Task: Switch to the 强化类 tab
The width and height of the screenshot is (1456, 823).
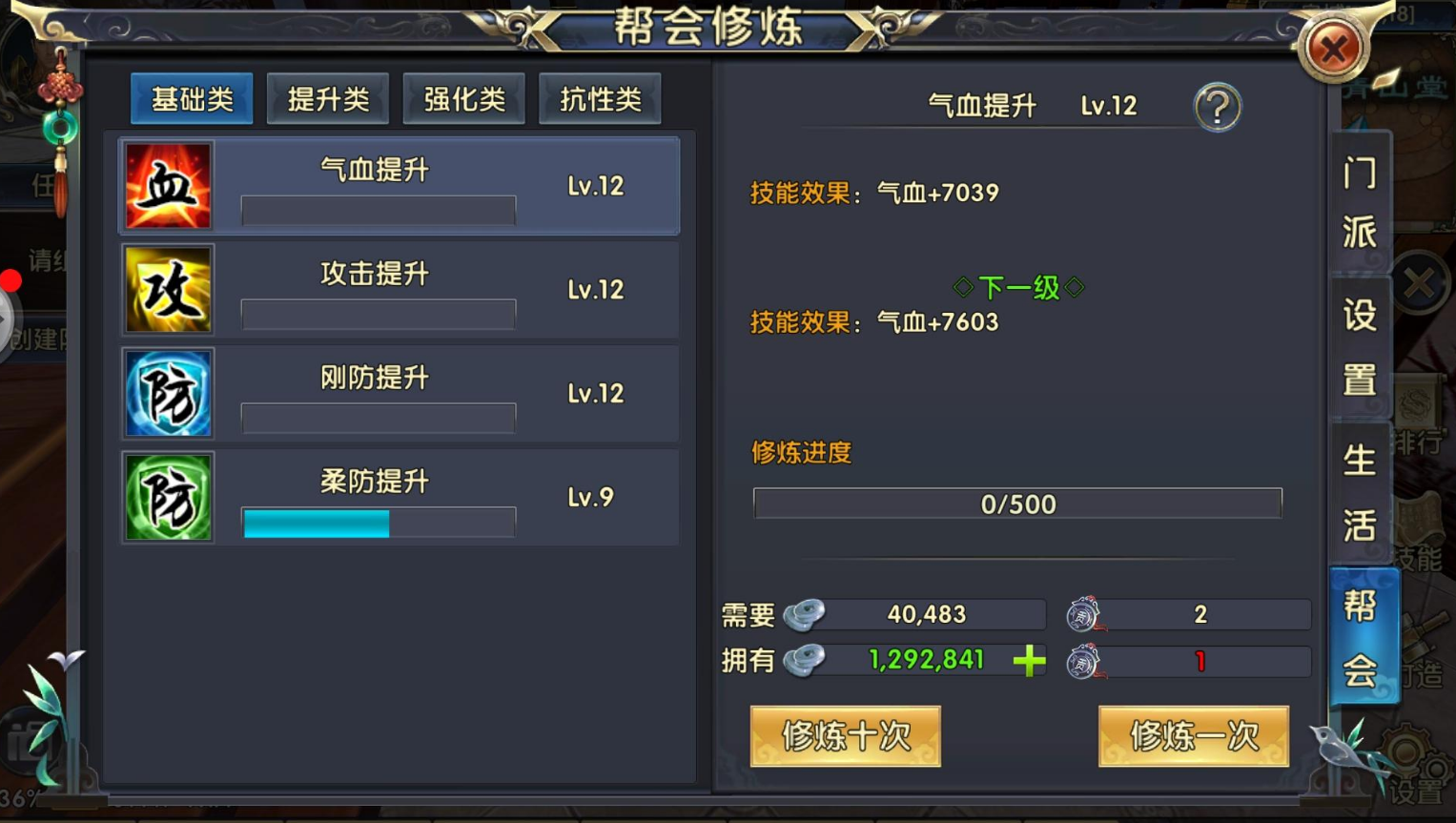Action: tap(464, 97)
